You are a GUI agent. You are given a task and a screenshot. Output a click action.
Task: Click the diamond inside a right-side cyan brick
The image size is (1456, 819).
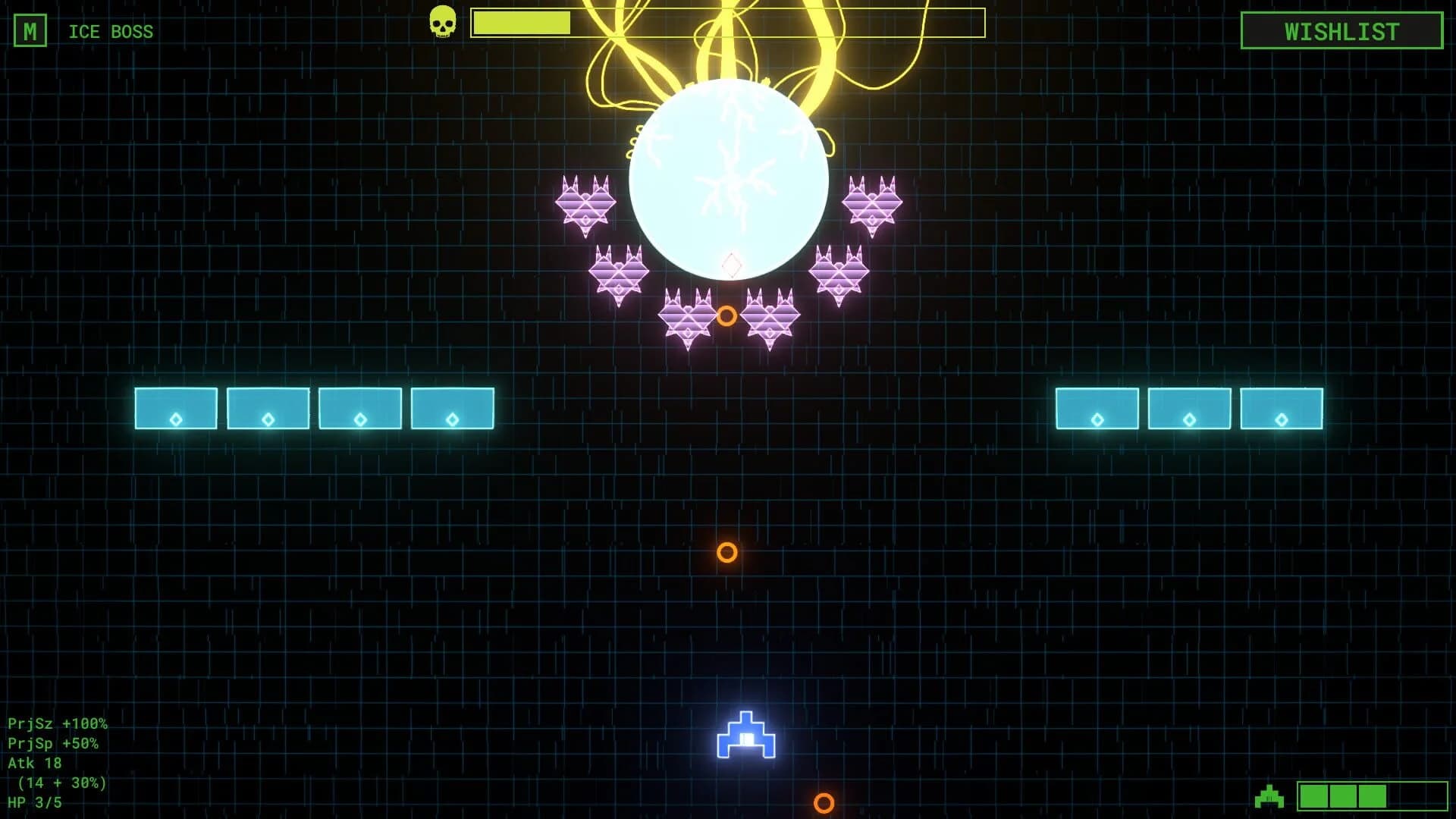pyautogui.click(x=1188, y=418)
